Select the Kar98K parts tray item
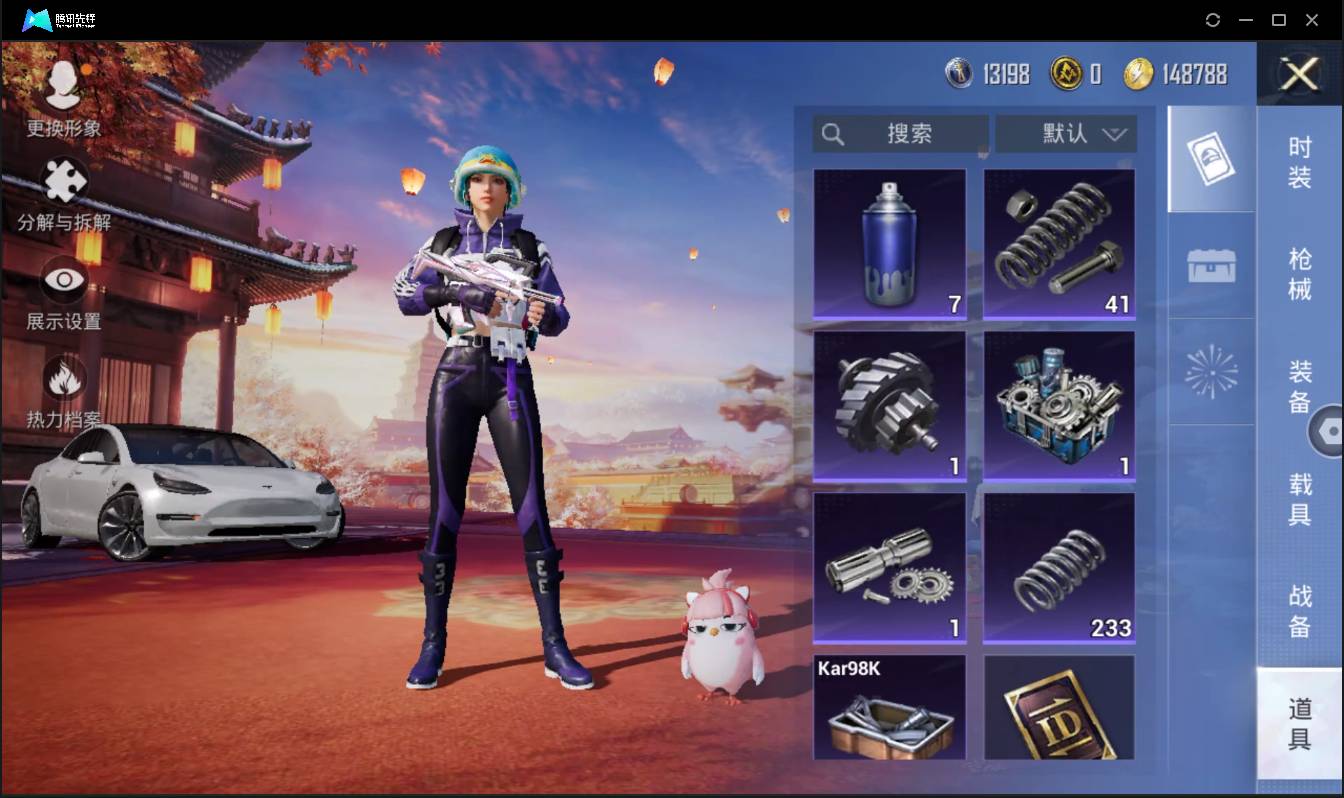 coord(890,708)
